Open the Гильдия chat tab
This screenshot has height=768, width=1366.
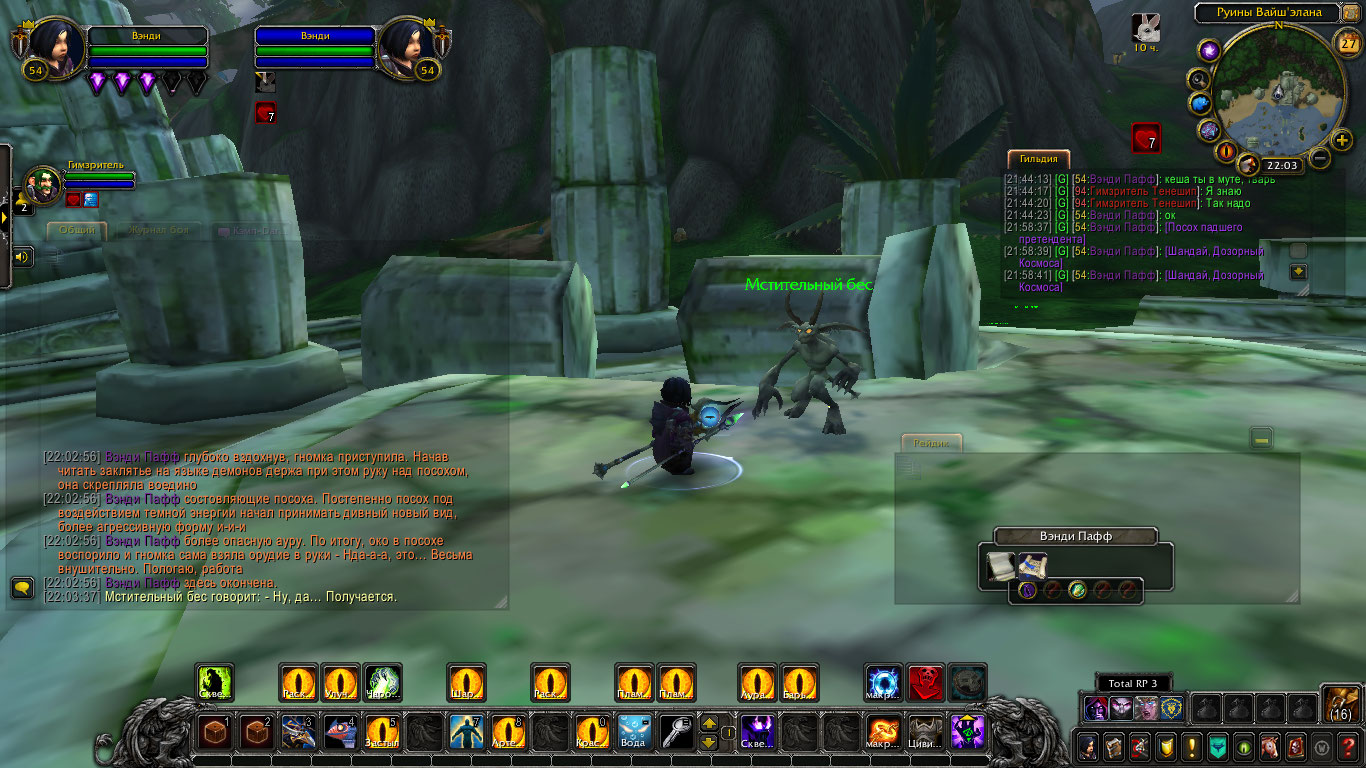pos(1039,159)
